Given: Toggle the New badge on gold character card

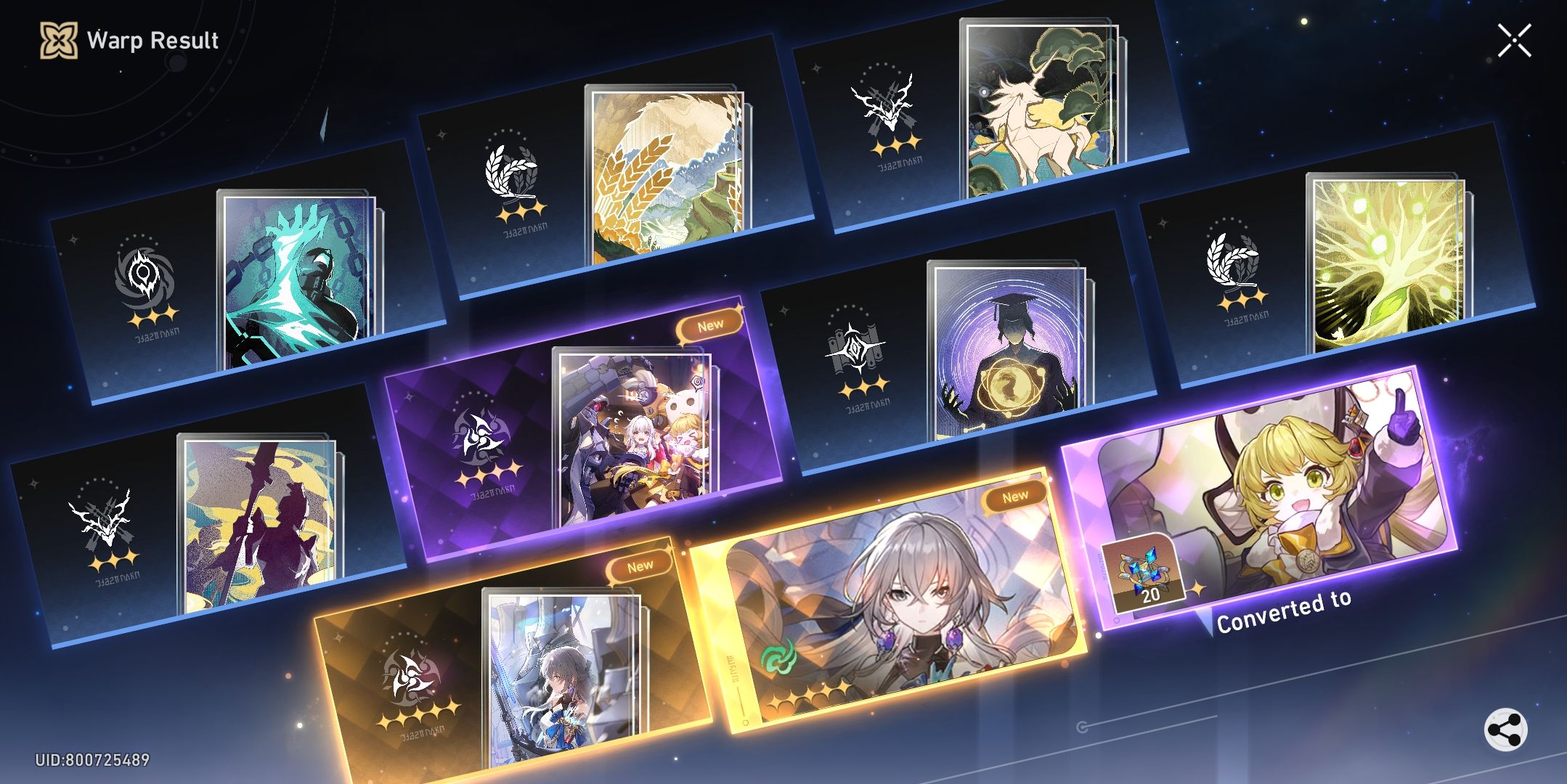Looking at the screenshot, I should pos(1014,494).
